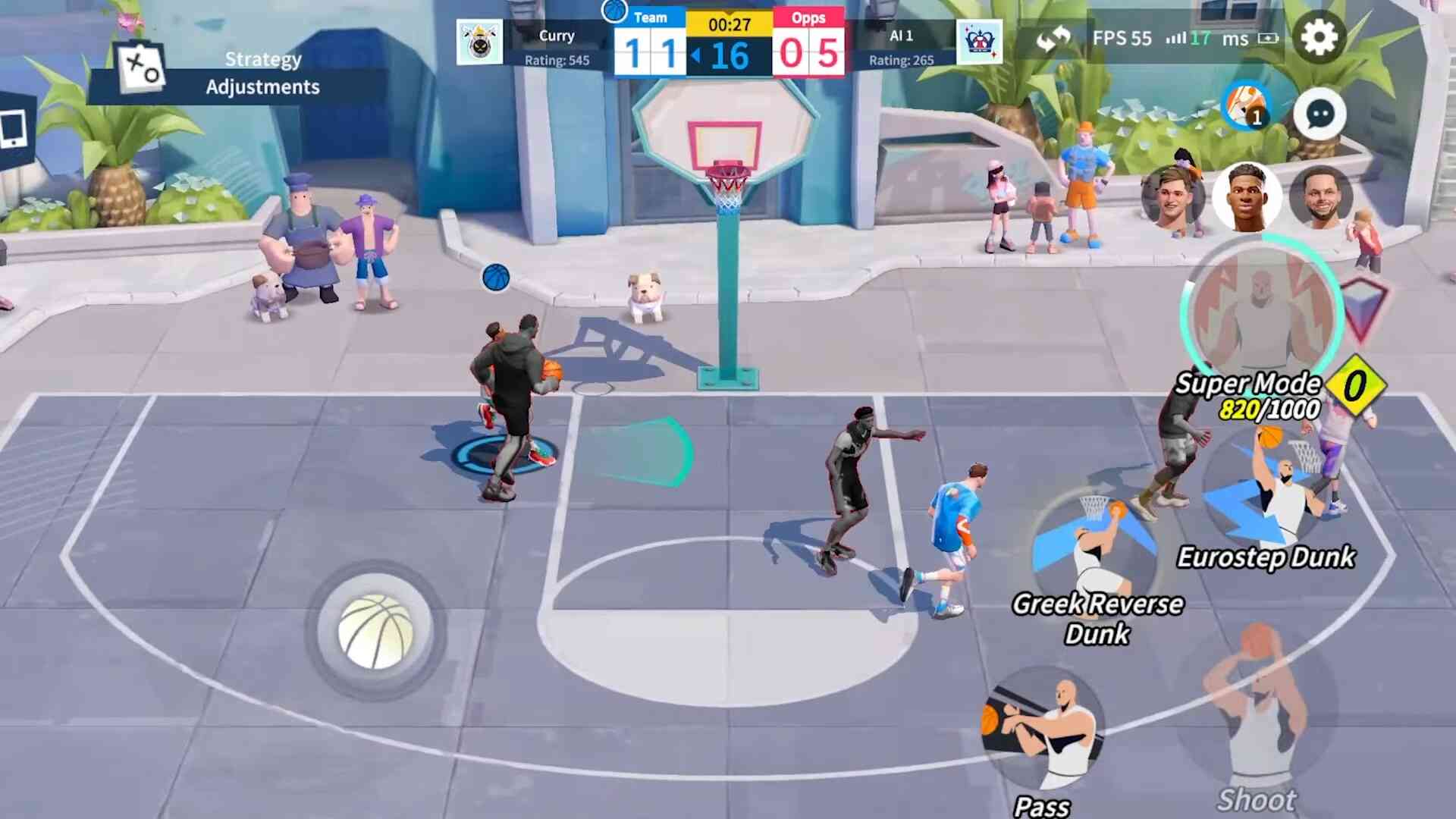This screenshot has height=819, width=1456.
Task: Open the chat bubble
Action: pos(1319,115)
